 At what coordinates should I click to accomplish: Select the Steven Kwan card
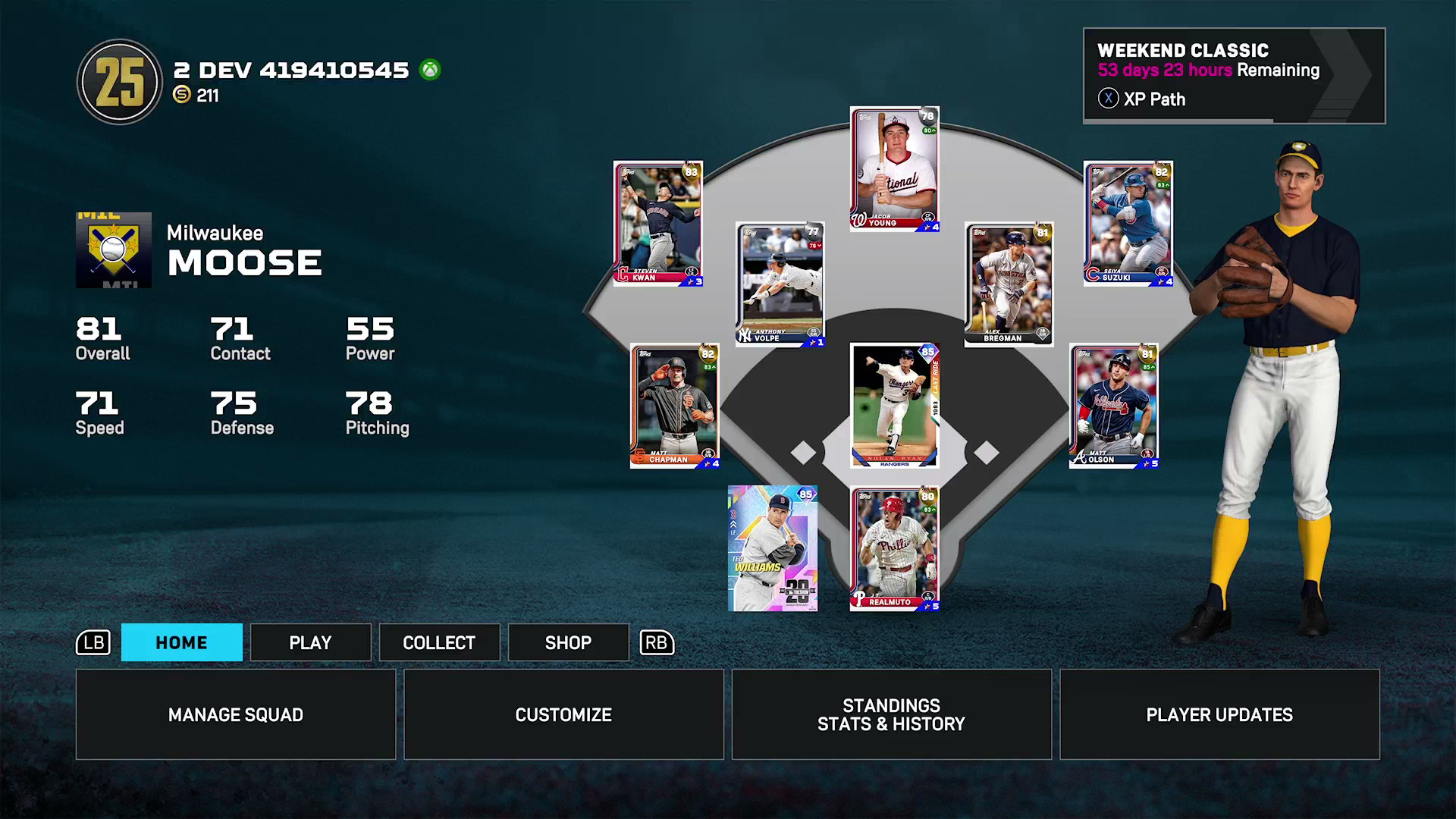(x=658, y=223)
